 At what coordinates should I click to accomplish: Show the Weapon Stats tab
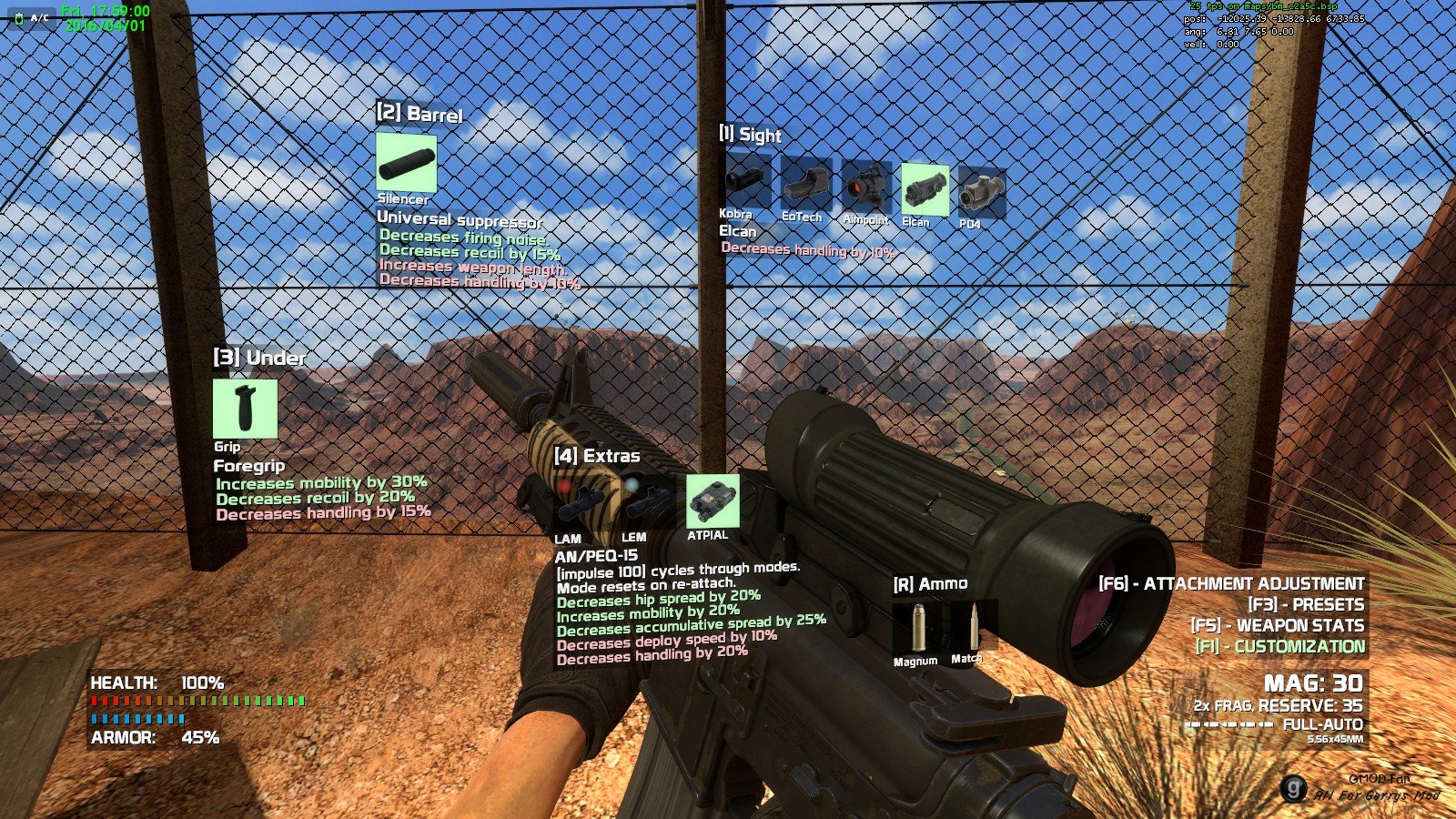tap(1277, 626)
